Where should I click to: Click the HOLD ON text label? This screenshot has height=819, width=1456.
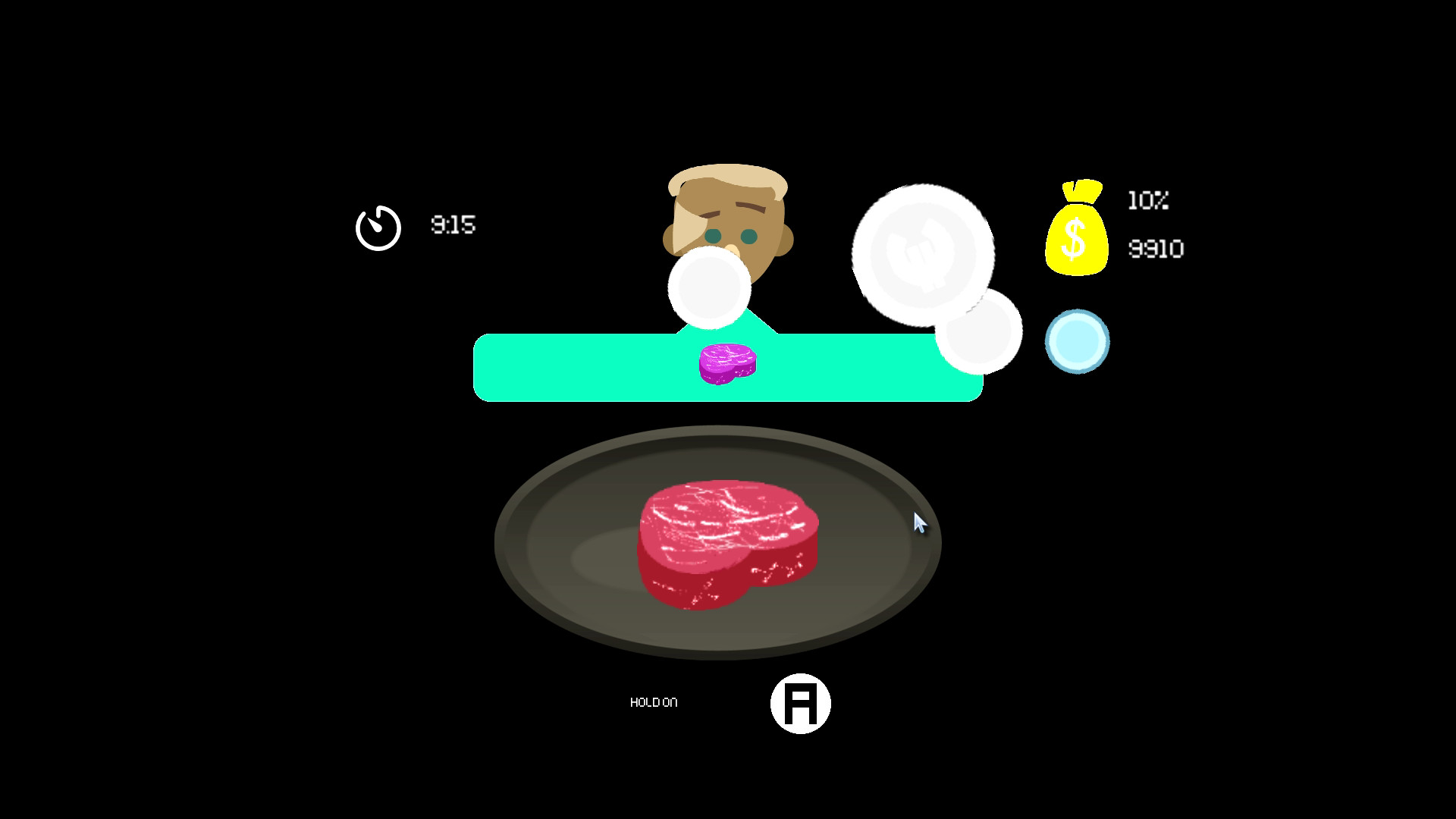pyautogui.click(x=654, y=702)
